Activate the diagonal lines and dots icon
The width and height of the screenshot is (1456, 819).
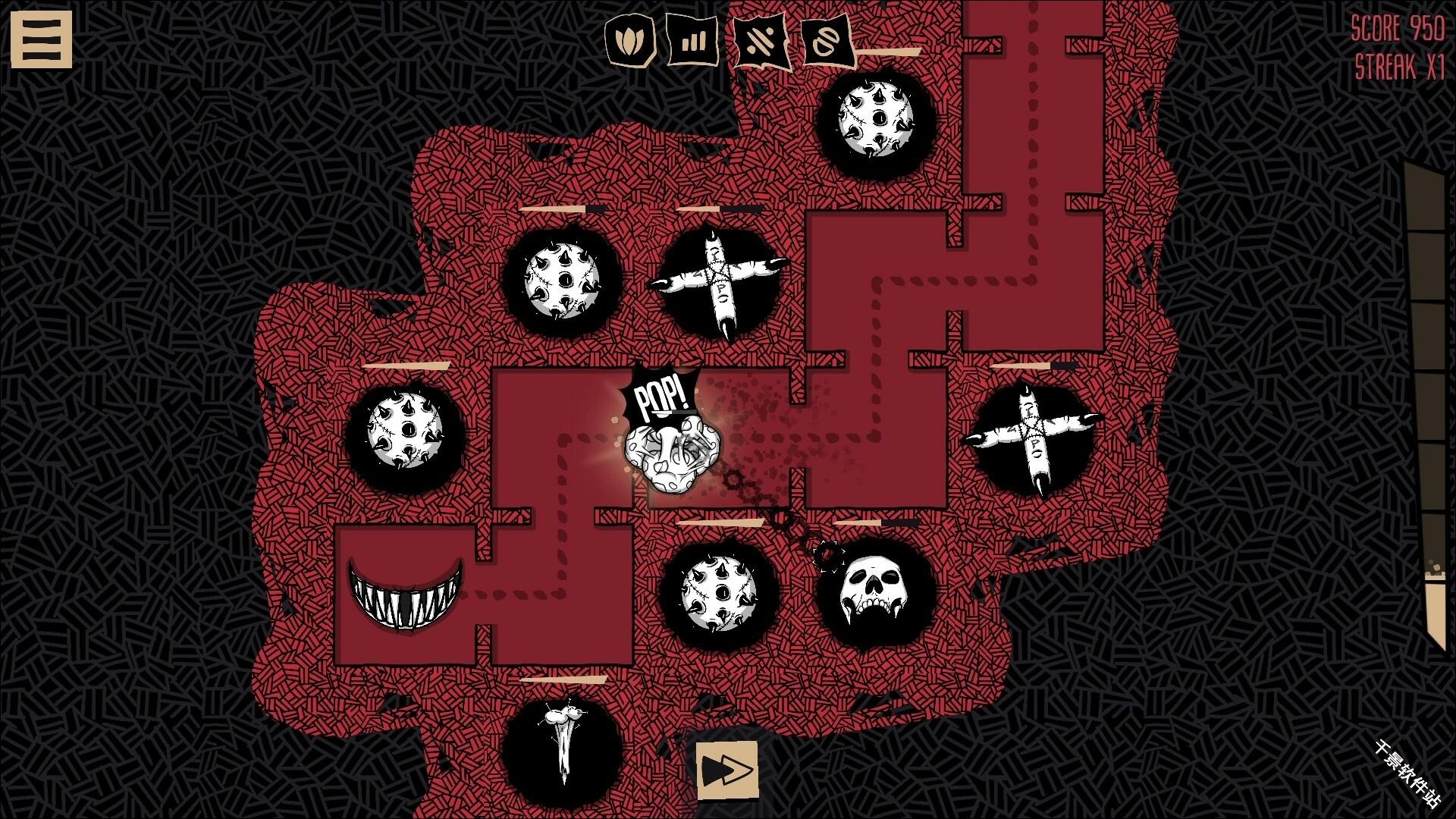[760, 40]
